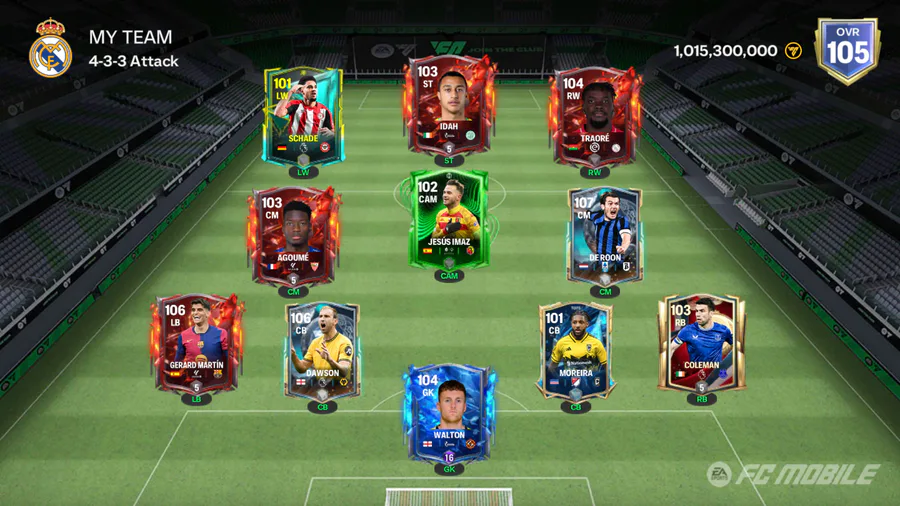Select the De Roon CM card

click(x=604, y=235)
